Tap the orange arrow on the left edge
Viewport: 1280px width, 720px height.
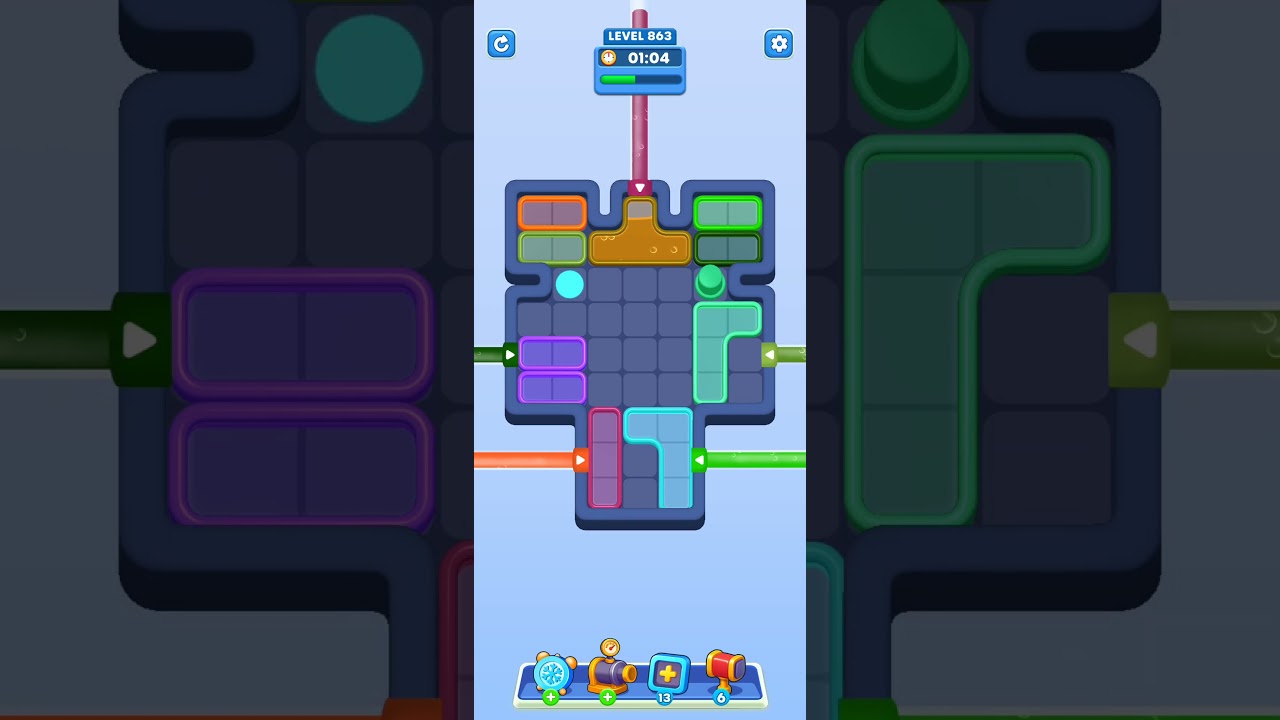tap(581, 460)
